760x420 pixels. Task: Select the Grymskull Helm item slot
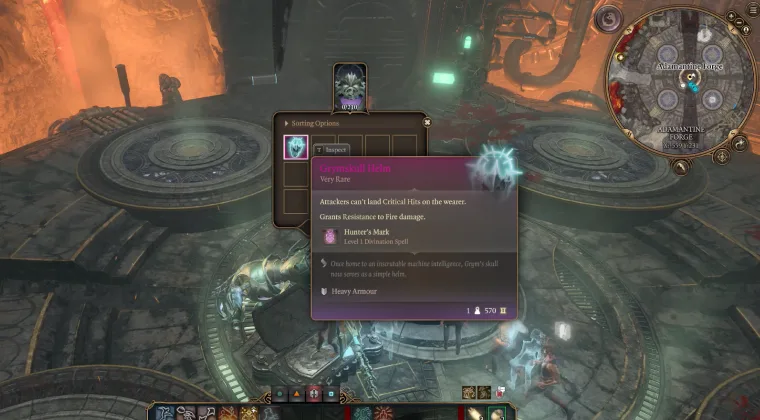(x=296, y=147)
